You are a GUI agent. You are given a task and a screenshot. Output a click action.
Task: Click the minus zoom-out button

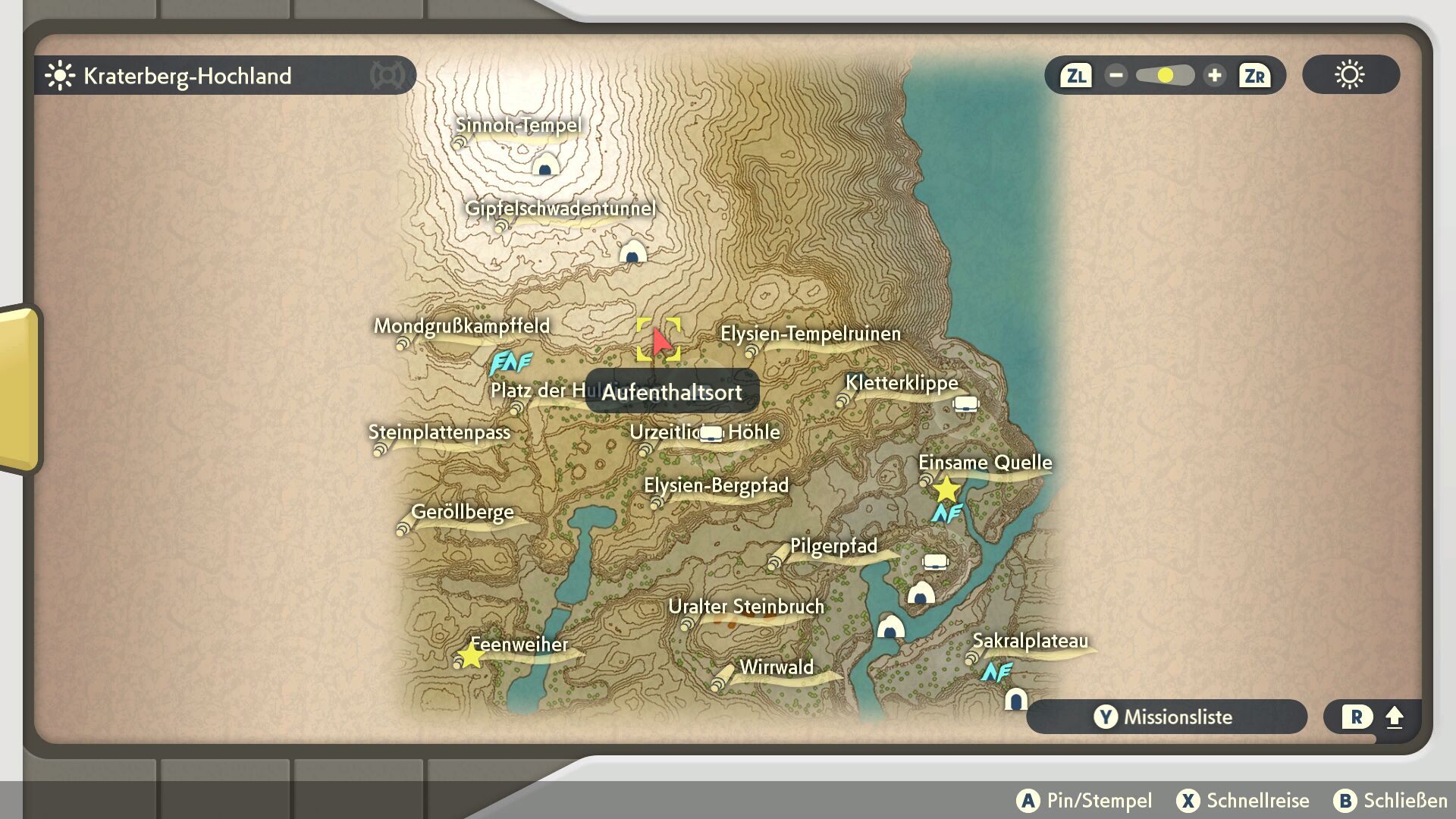1116,76
